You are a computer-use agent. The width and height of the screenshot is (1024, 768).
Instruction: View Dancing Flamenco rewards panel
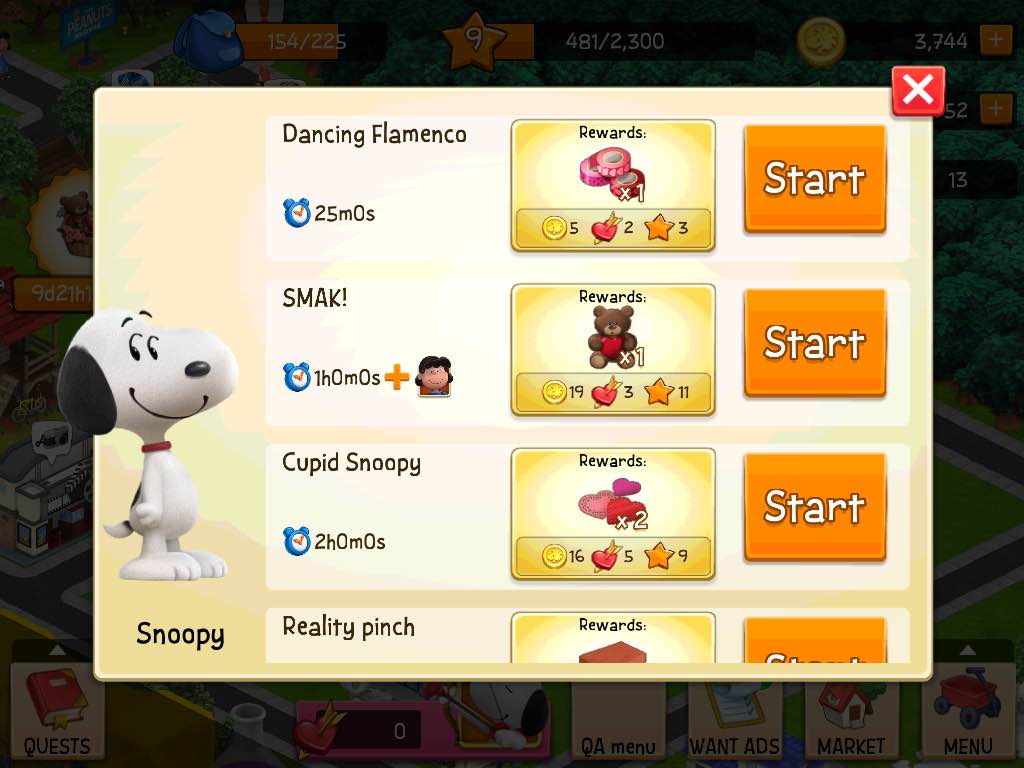pyautogui.click(x=613, y=185)
